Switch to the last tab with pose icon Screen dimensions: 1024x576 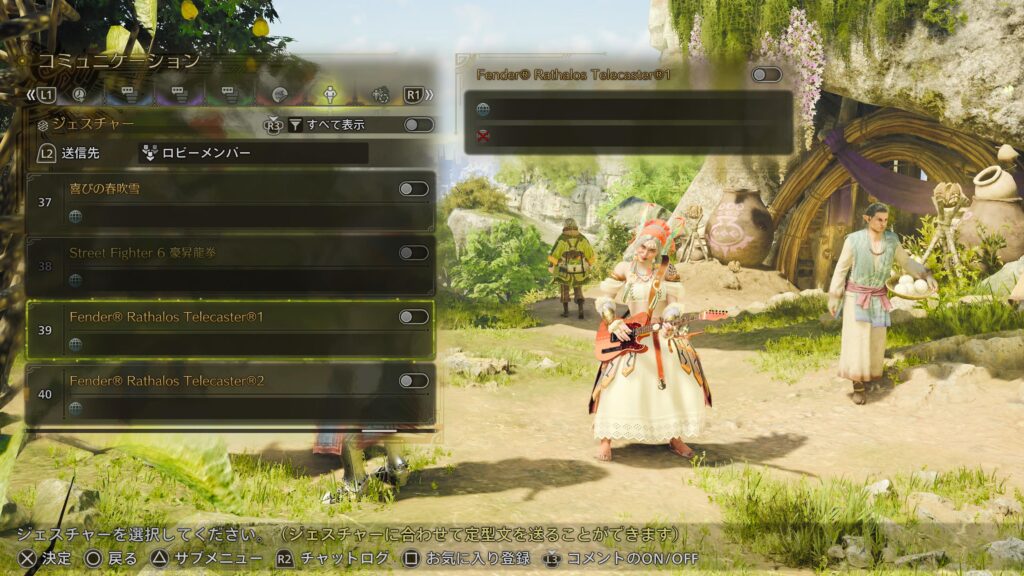379,95
